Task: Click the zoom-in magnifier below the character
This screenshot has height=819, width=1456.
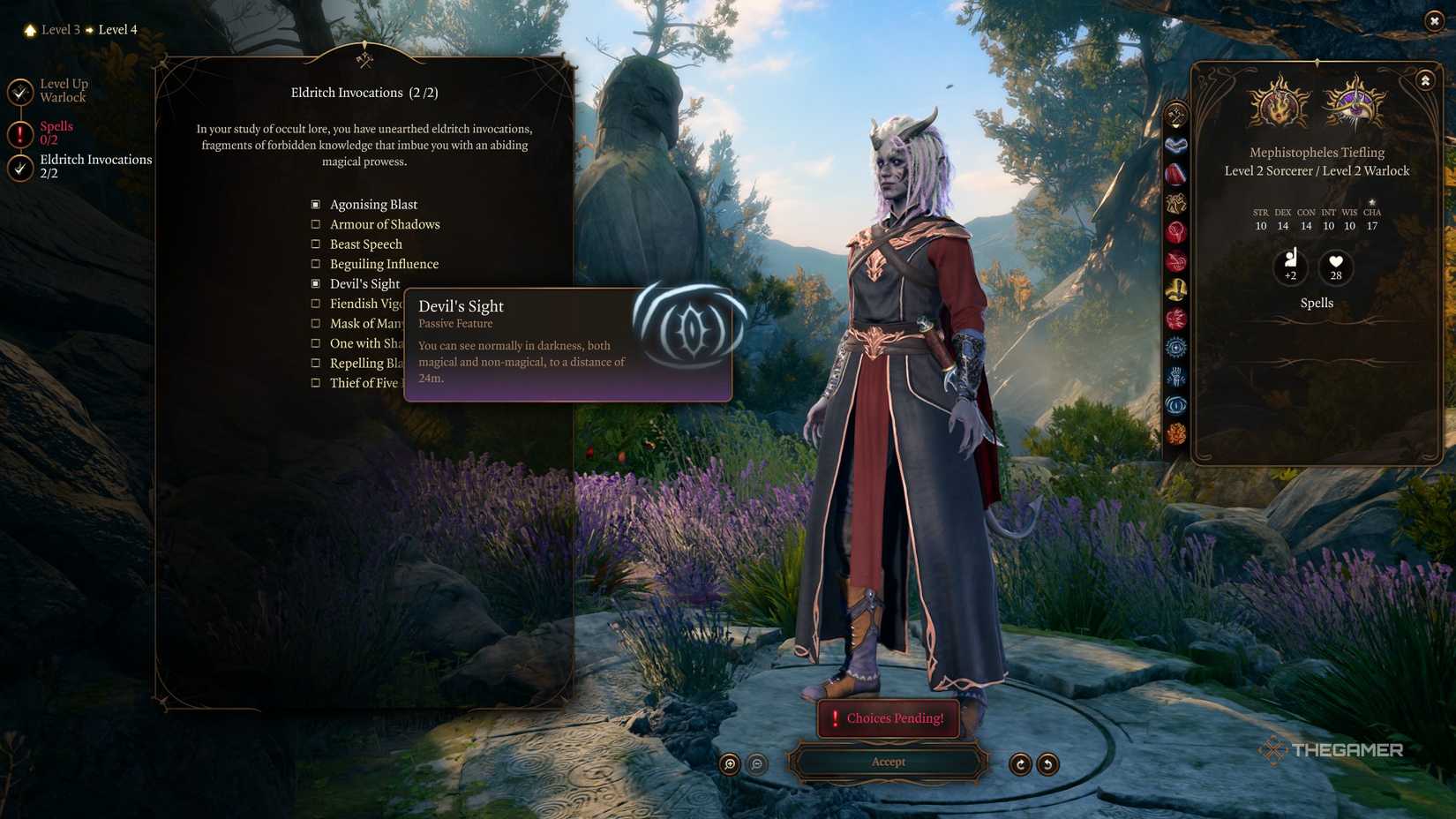Action: [728, 764]
